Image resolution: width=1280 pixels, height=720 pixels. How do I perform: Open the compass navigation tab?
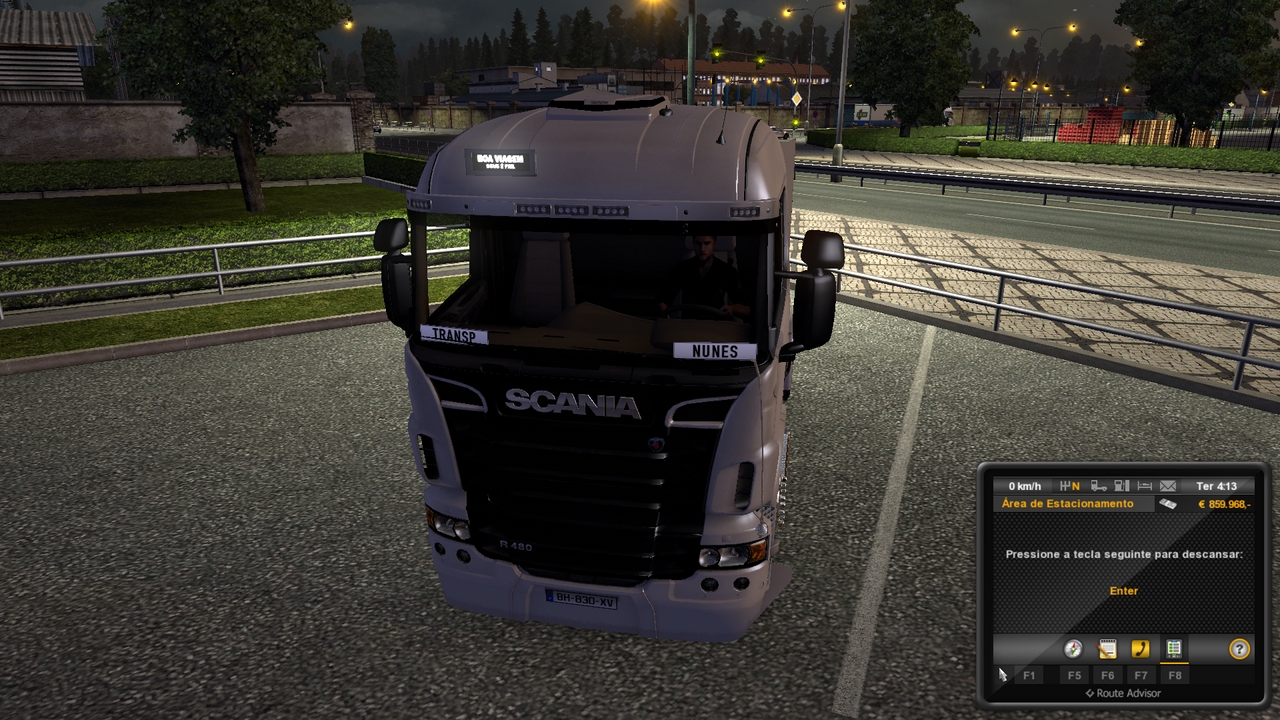point(1073,649)
